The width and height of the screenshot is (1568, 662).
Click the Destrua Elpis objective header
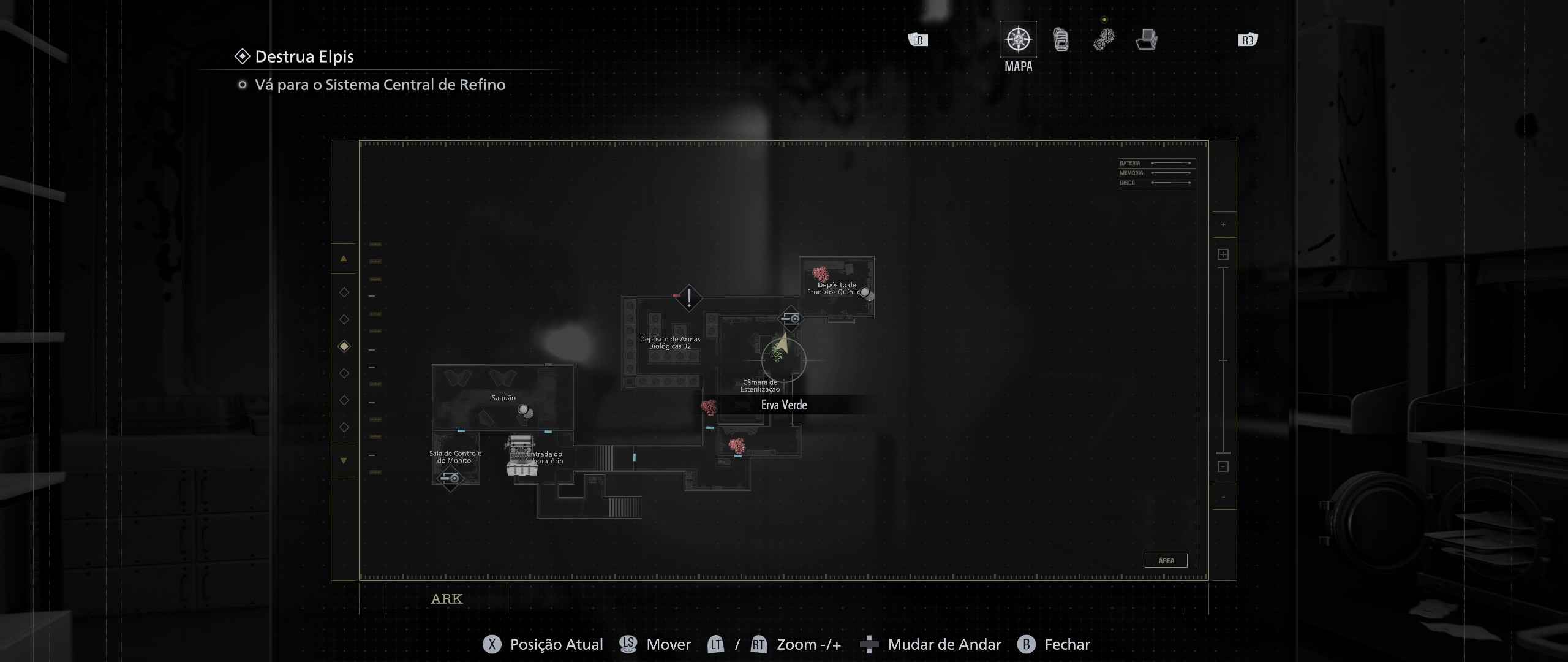(x=304, y=56)
